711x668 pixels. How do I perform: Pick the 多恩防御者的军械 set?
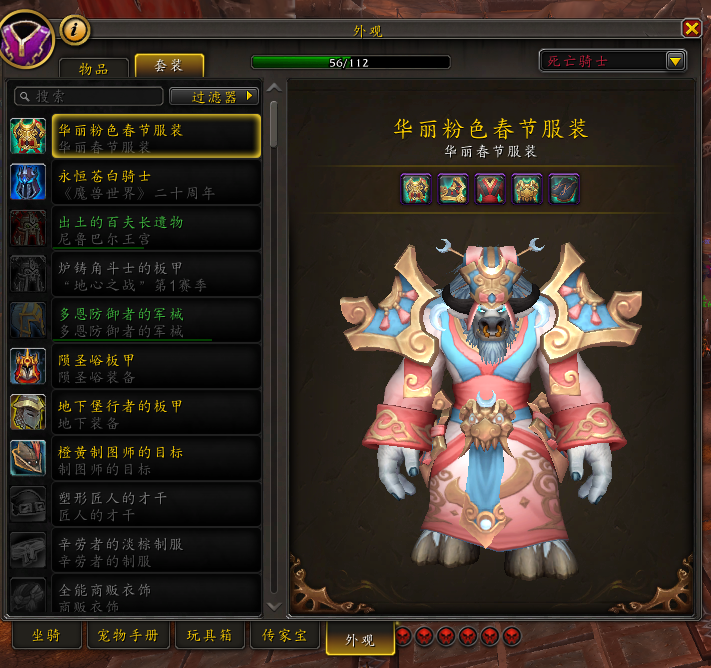(135, 321)
